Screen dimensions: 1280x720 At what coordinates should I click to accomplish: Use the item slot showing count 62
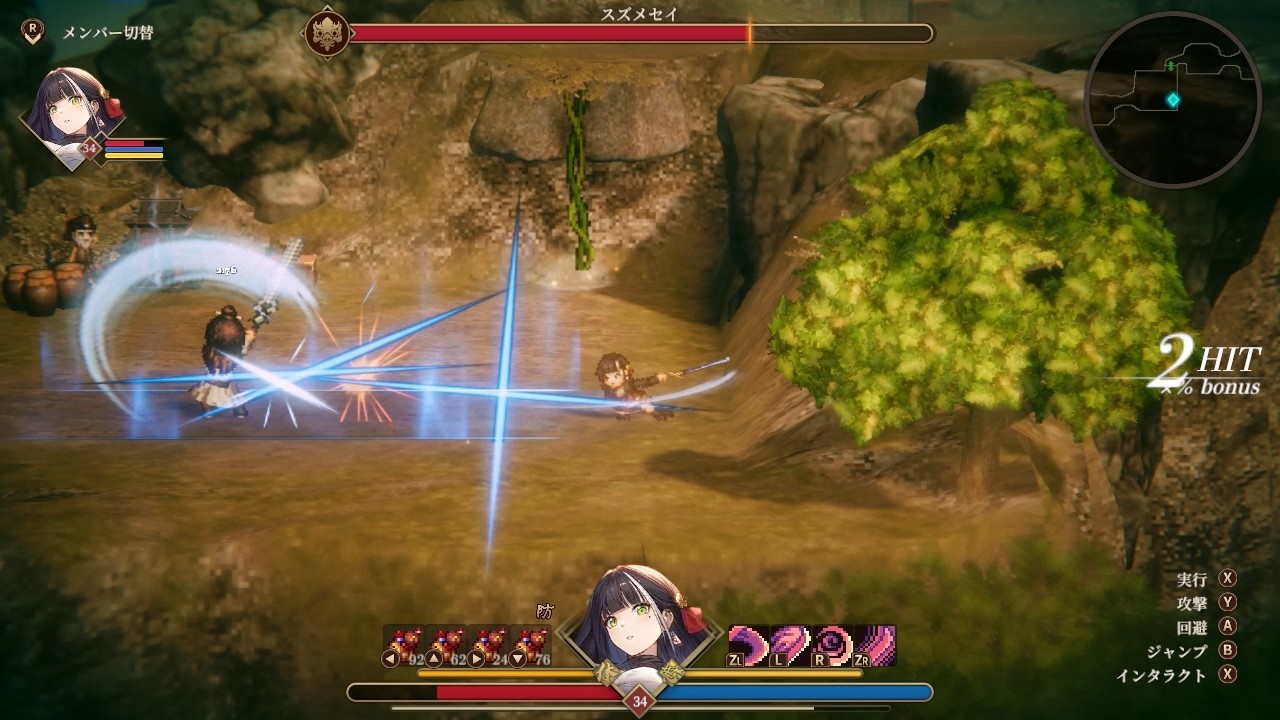tap(446, 644)
